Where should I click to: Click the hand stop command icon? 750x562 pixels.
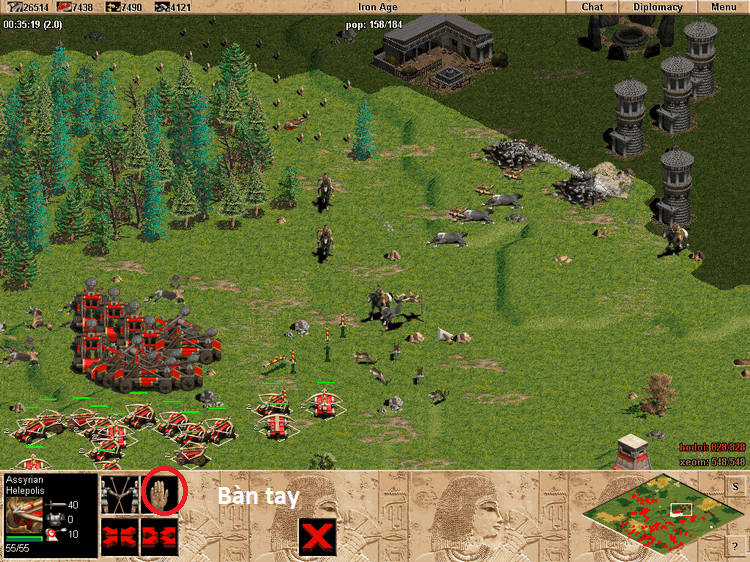click(x=160, y=492)
